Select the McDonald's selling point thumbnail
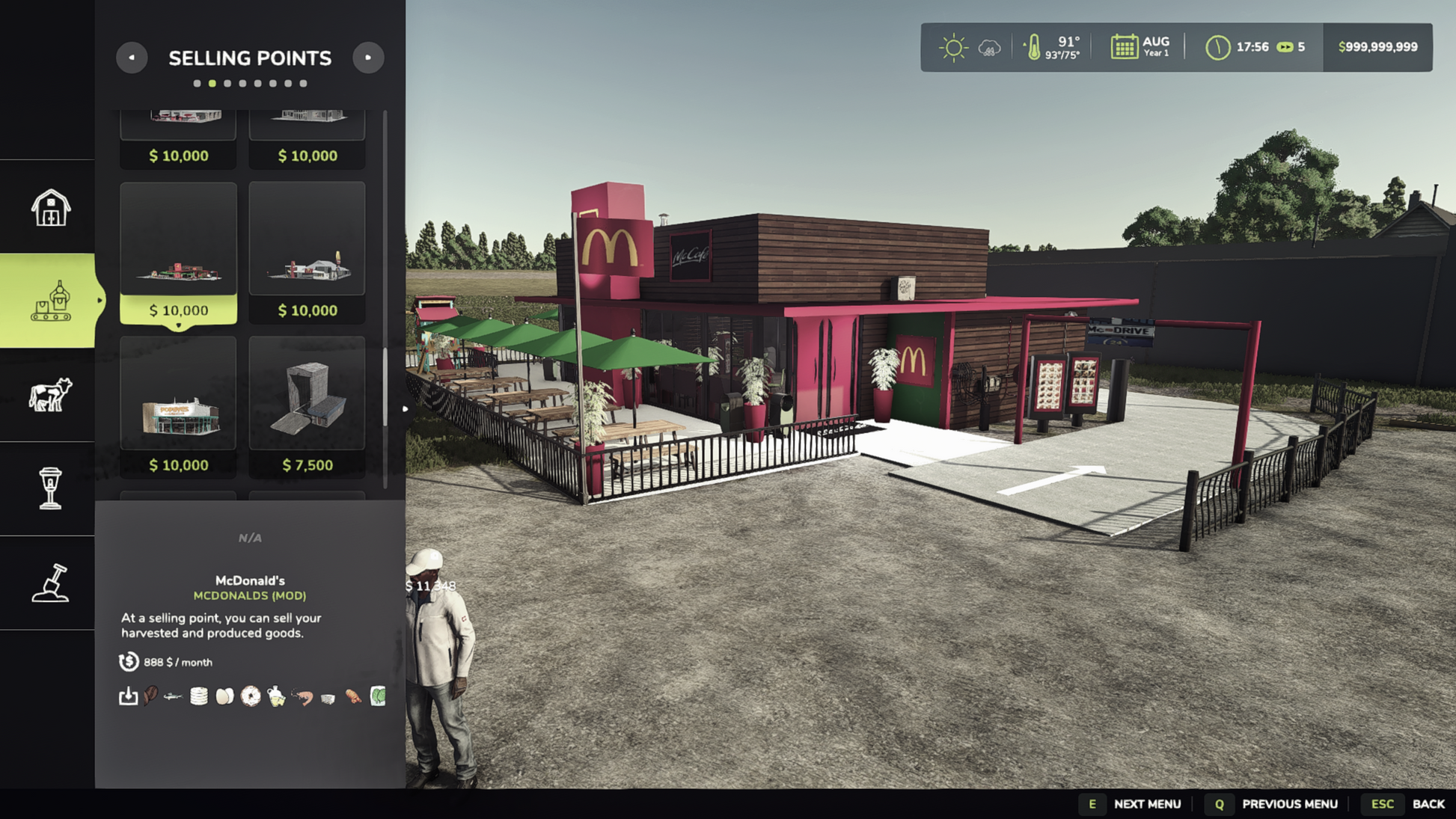The height and width of the screenshot is (819, 1456). tap(178, 252)
